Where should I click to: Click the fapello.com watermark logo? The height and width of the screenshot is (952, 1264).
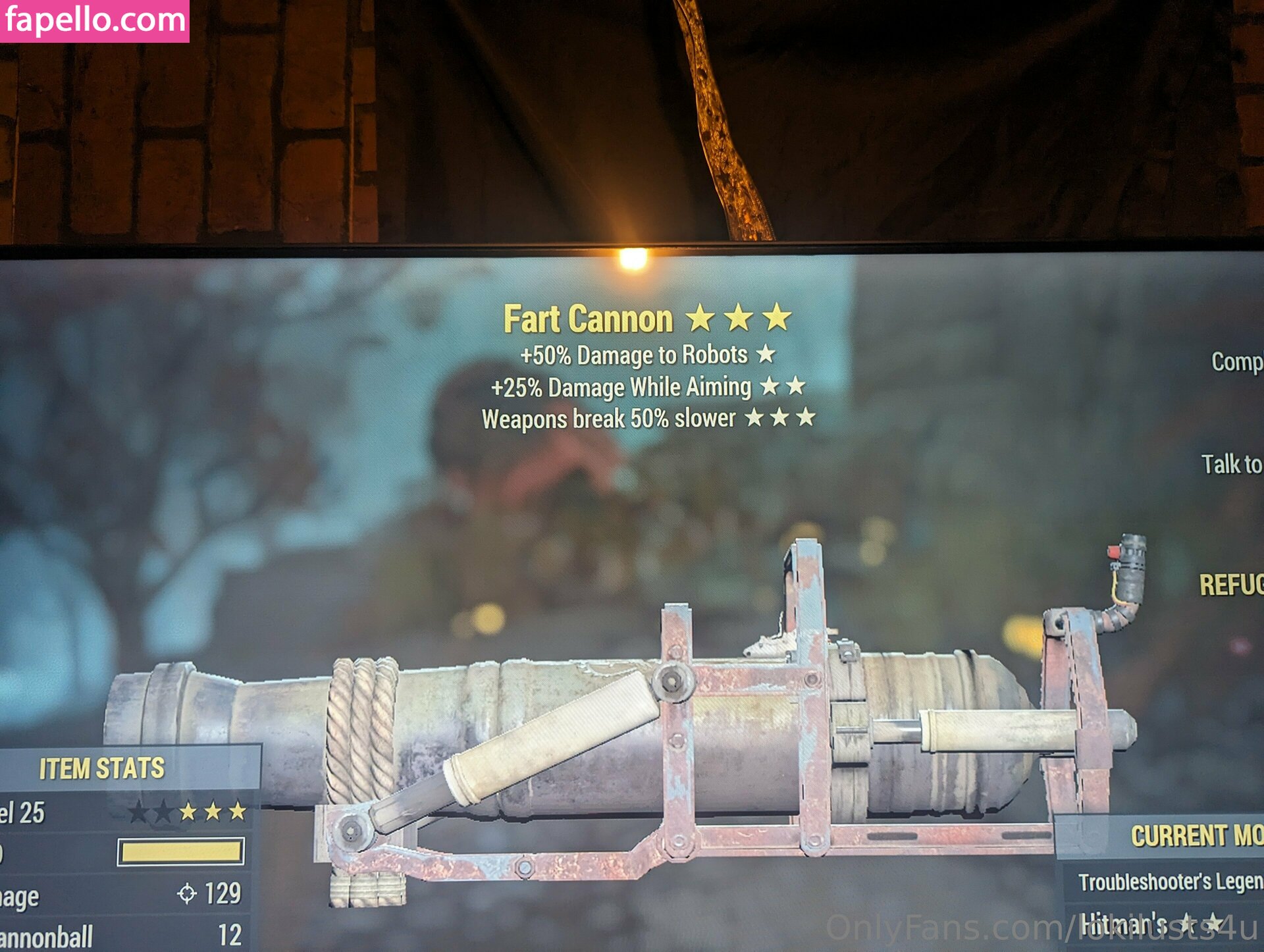95,20
